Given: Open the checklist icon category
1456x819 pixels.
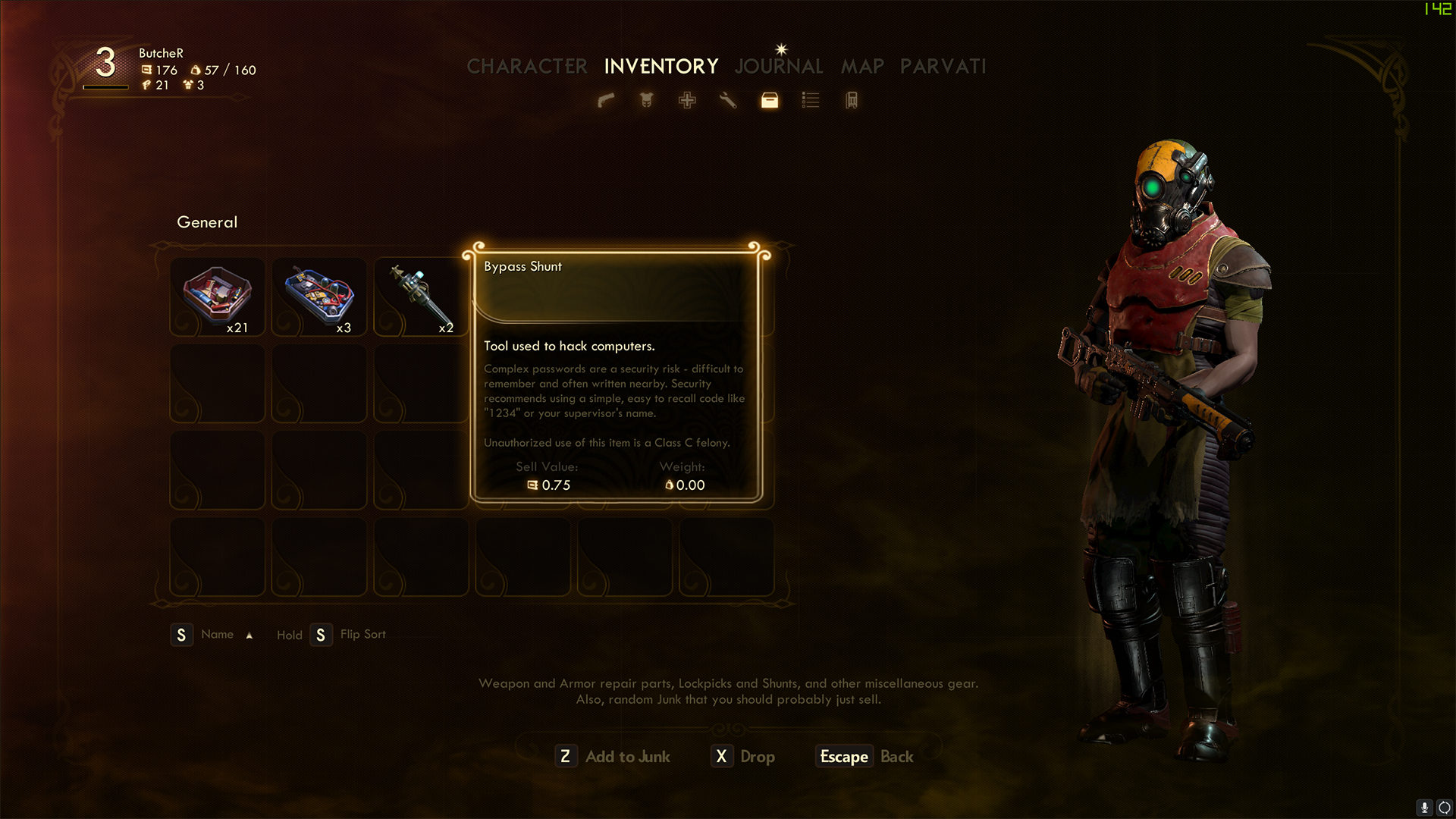Looking at the screenshot, I should [811, 100].
